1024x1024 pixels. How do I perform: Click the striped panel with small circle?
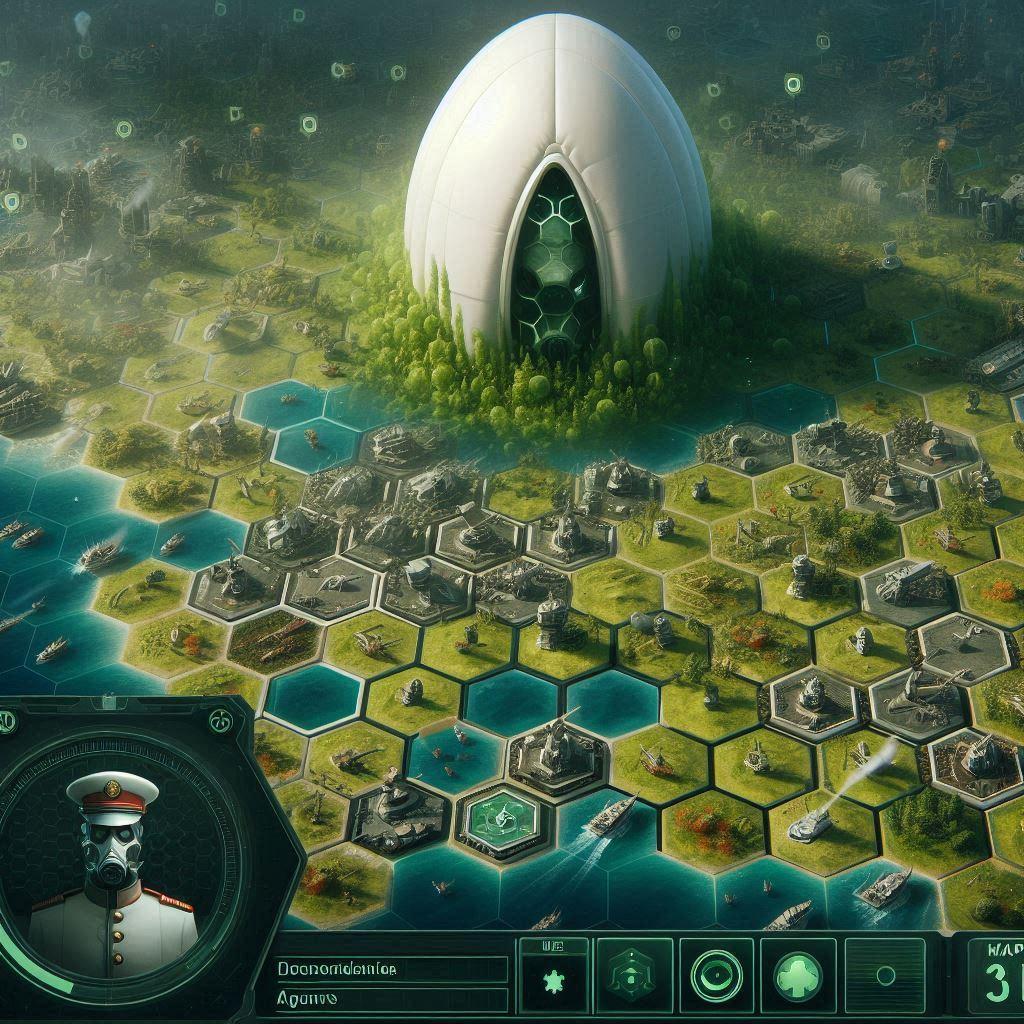[x=885, y=975]
